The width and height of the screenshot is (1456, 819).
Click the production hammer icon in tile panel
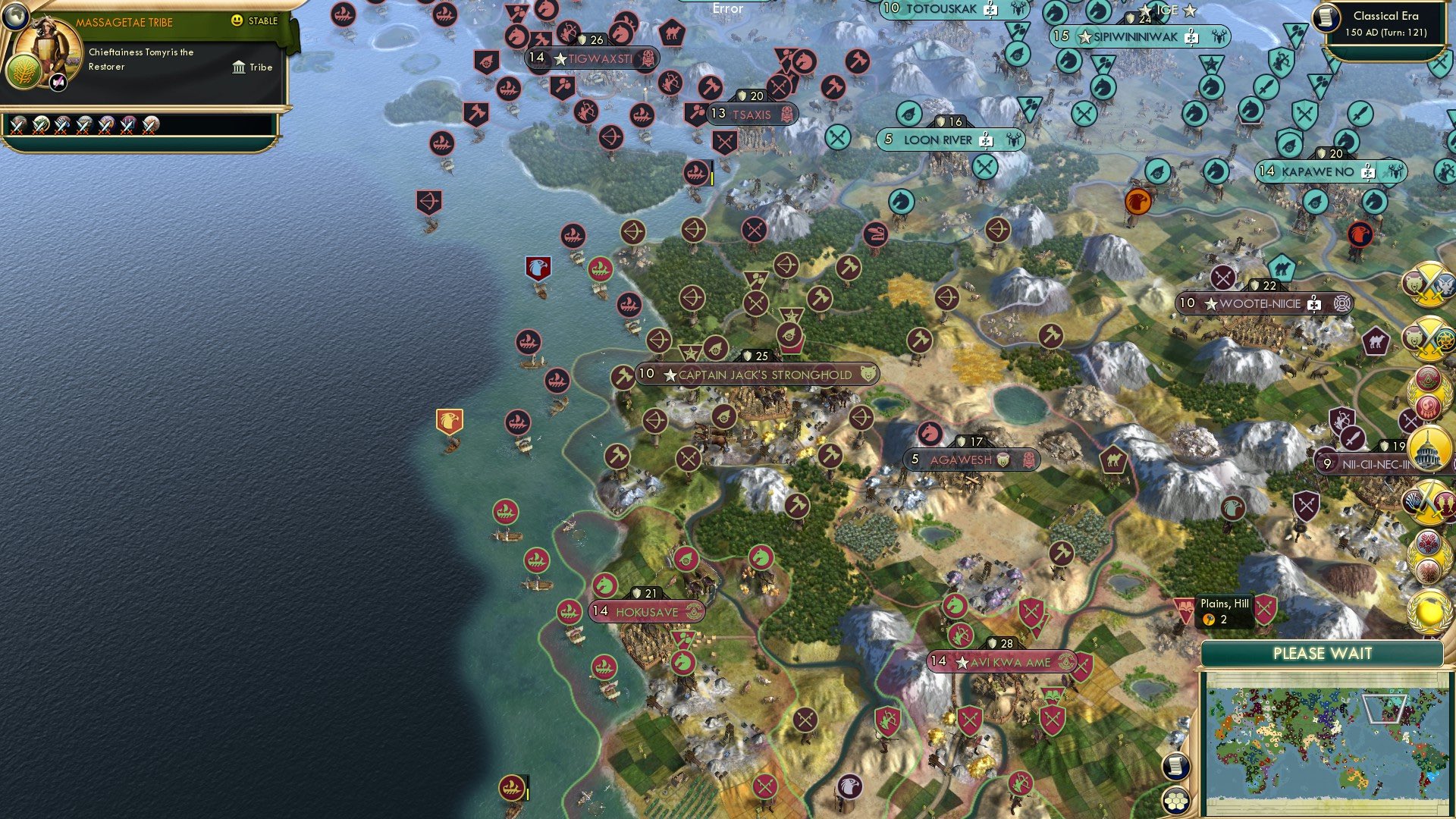pyautogui.click(x=1211, y=618)
